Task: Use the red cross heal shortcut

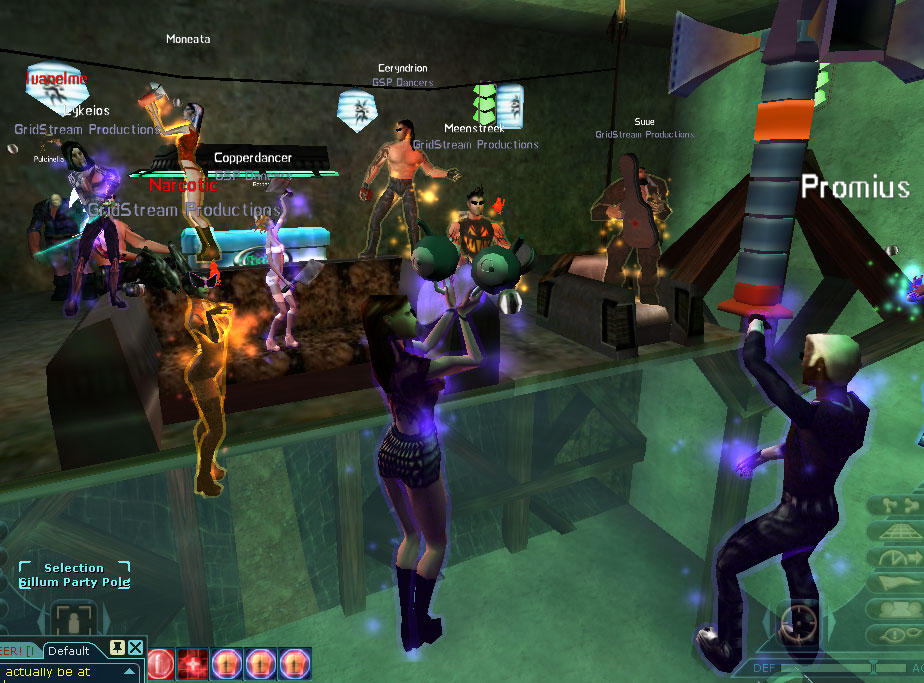Action: pos(192,662)
